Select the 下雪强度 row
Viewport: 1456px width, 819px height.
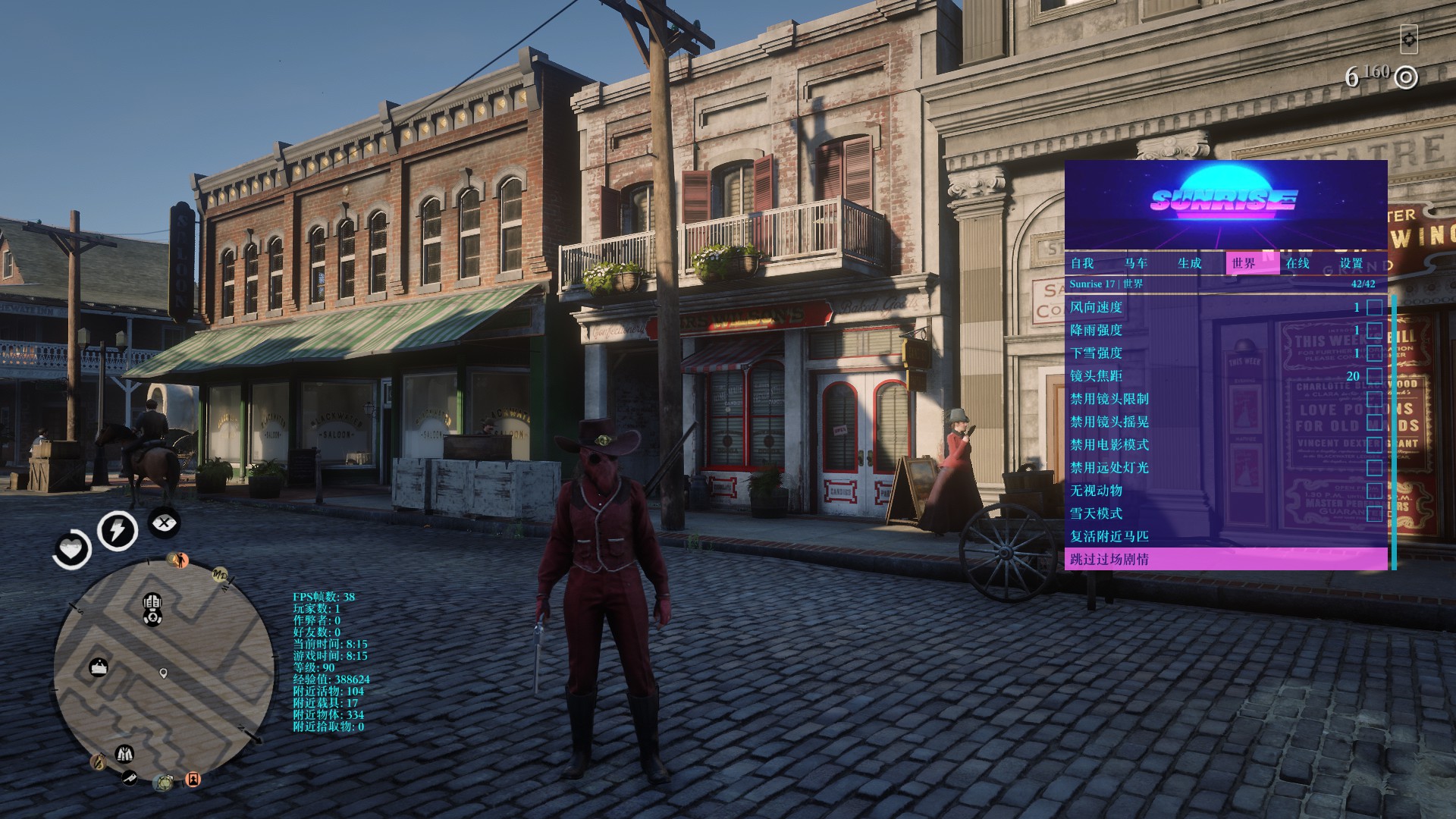(x=1096, y=353)
